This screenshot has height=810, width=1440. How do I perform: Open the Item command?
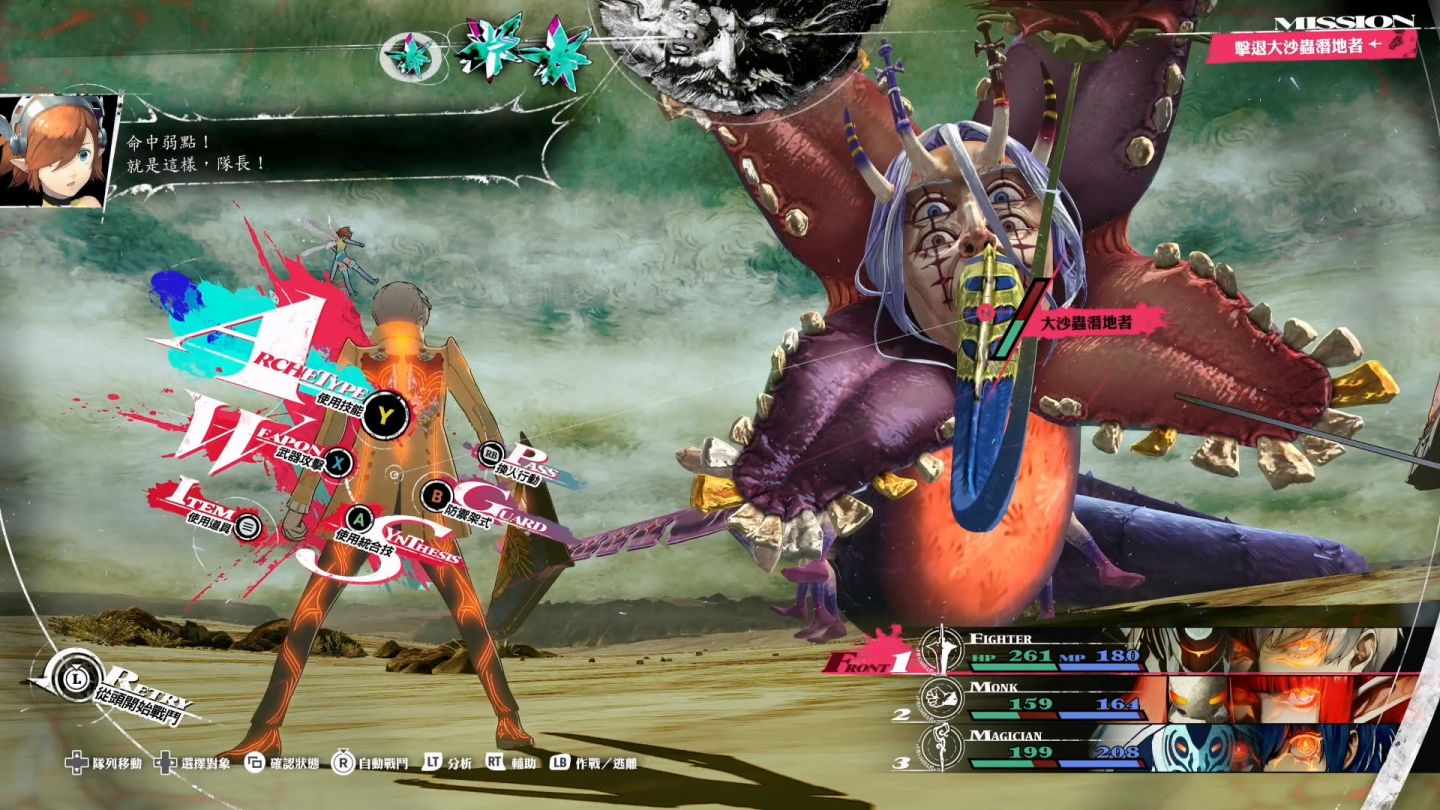[250, 524]
